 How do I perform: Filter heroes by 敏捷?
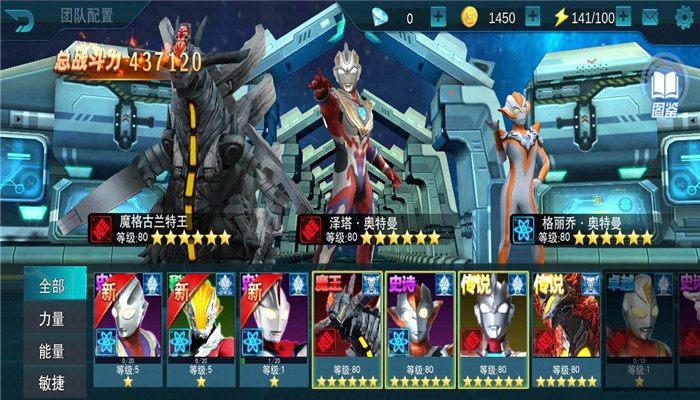(50, 382)
